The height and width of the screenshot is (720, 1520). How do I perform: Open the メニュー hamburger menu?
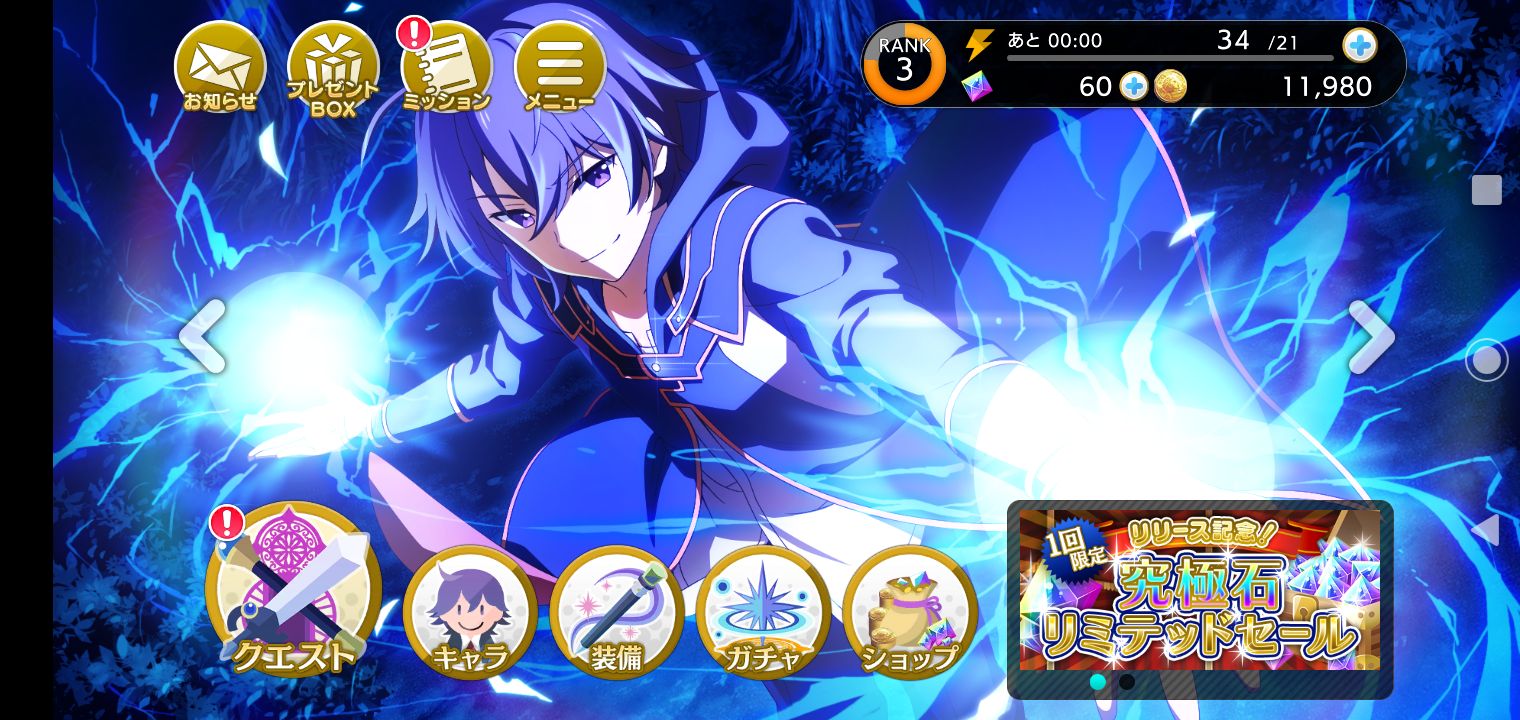(x=559, y=67)
